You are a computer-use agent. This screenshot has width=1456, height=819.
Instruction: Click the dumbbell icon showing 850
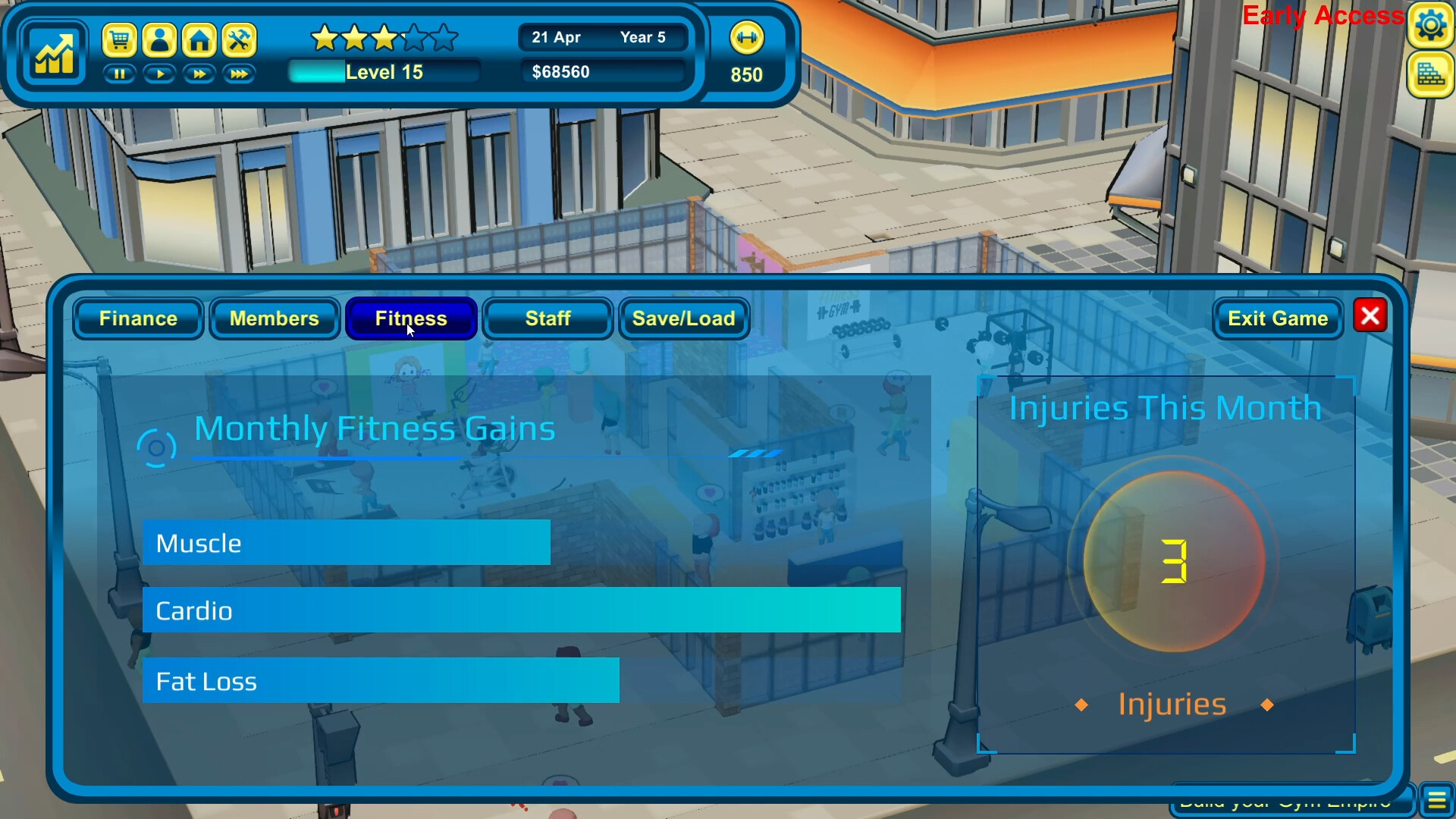[x=746, y=38]
